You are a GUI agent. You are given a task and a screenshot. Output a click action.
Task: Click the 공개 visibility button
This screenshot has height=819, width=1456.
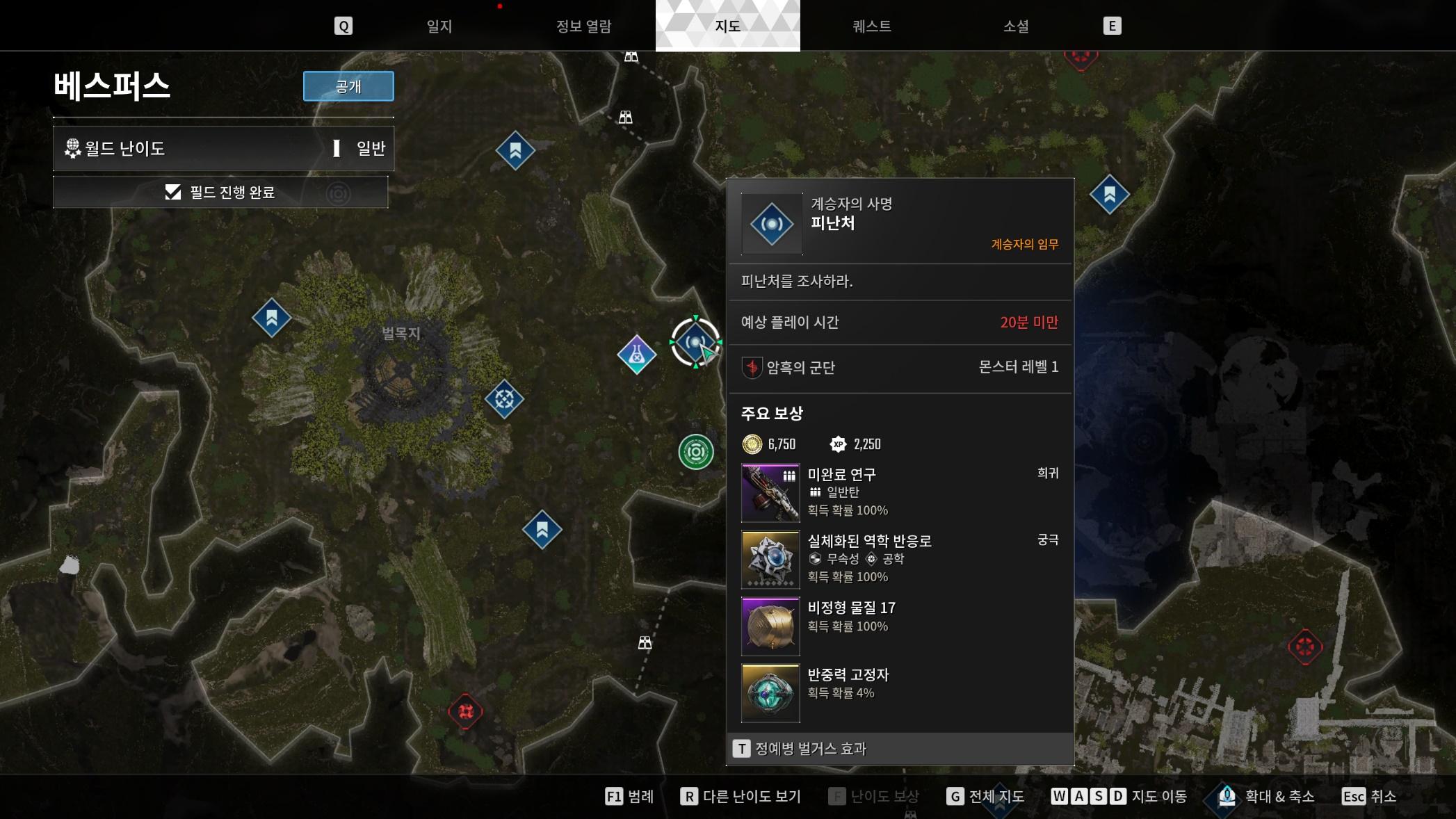click(x=348, y=86)
